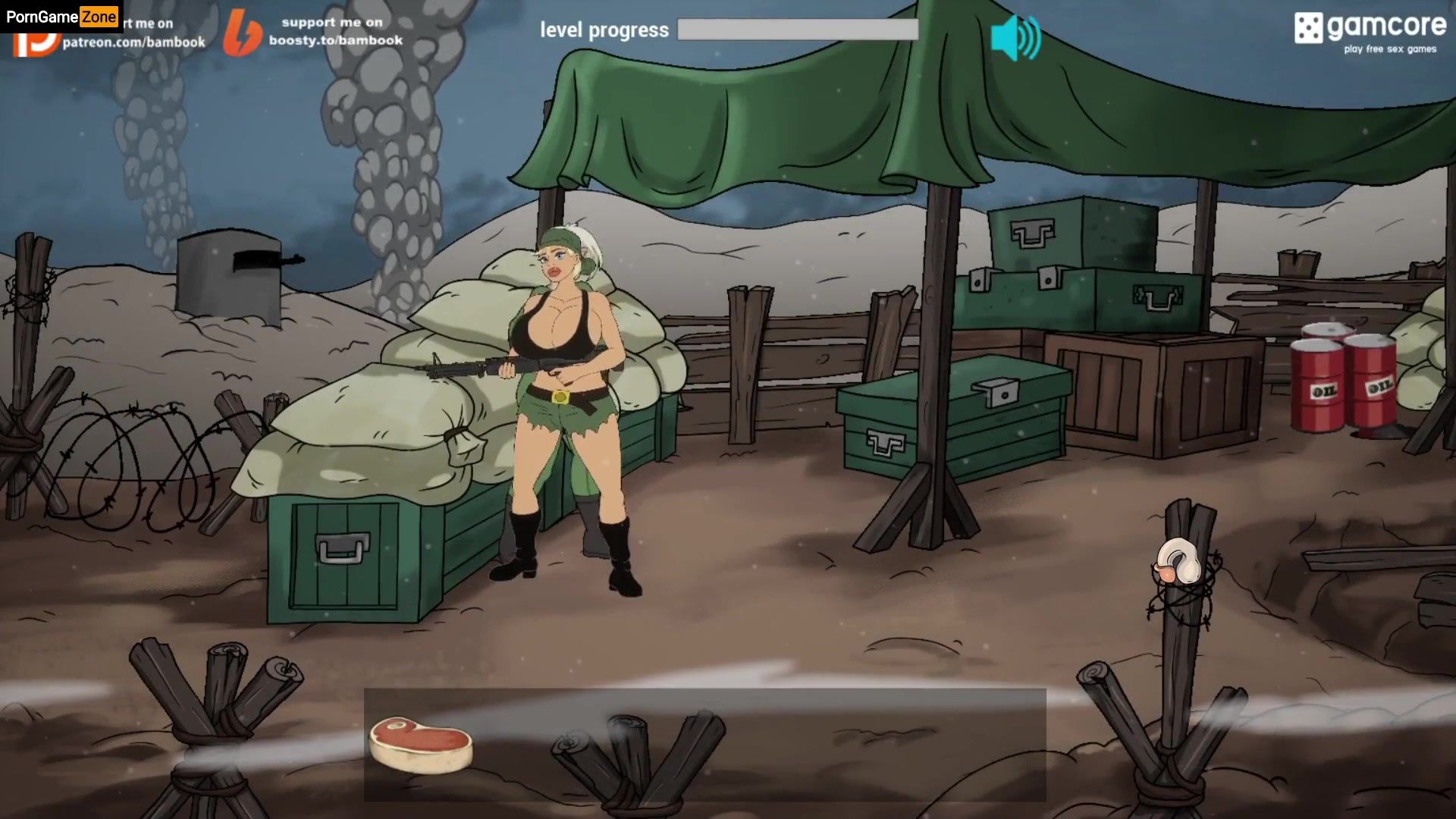Select the raw steak in the item bar
1456x819 pixels.
[x=421, y=745]
